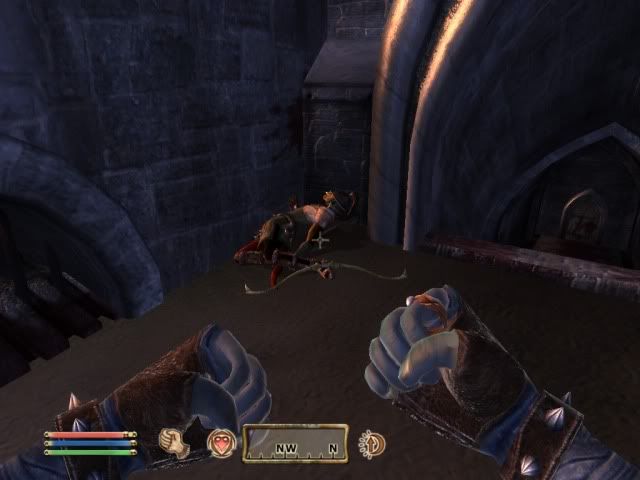Select the heart spell icon
Screen dimensions: 640x480
pyautogui.click(x=221, y=442)
